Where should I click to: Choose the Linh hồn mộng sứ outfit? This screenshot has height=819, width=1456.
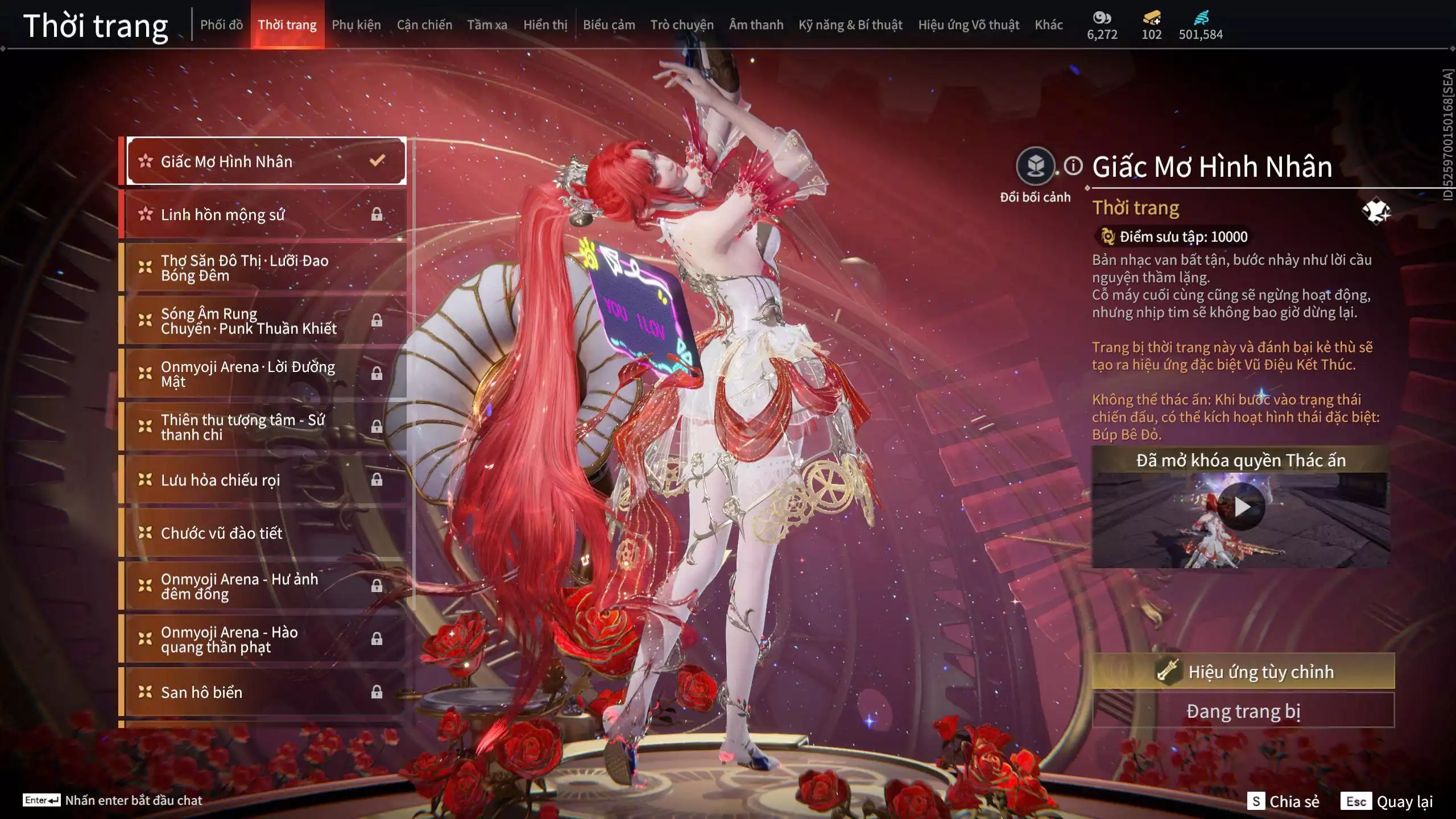(x=265, y=214)
